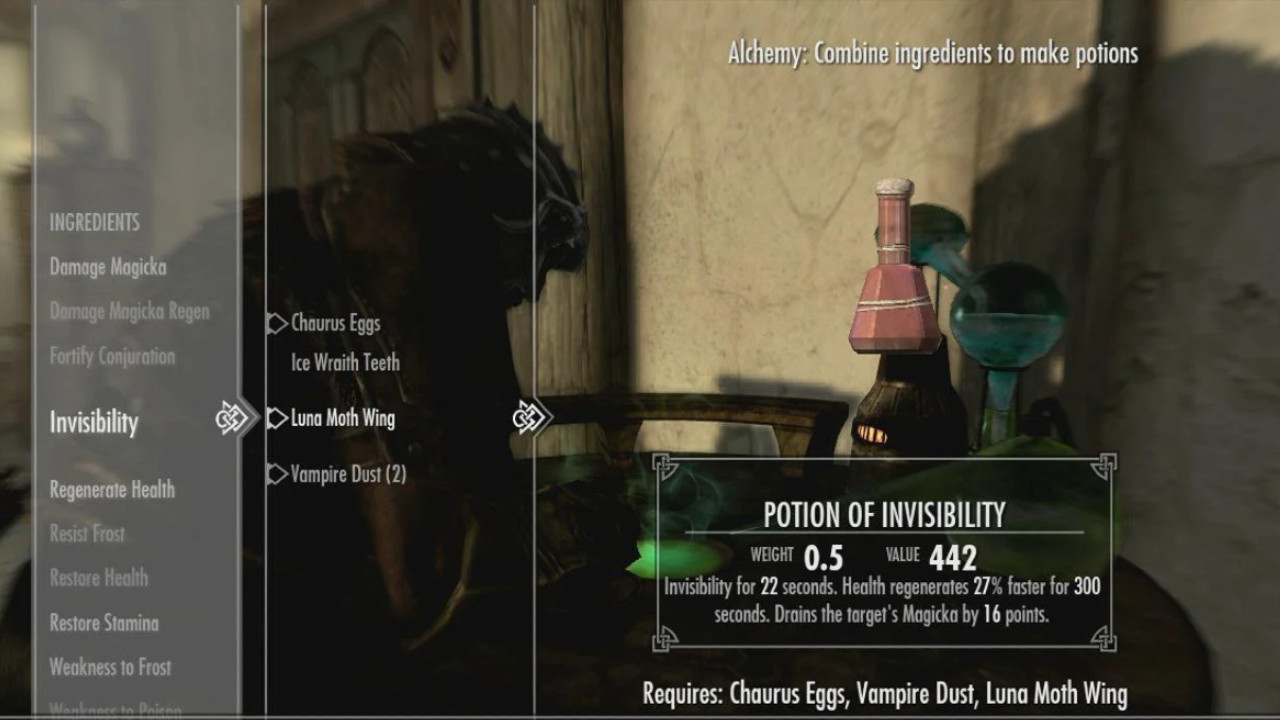This screenshot has width=1280, height=720.
Task: Click the knot icon beside Invisibility
Action: 232,417
